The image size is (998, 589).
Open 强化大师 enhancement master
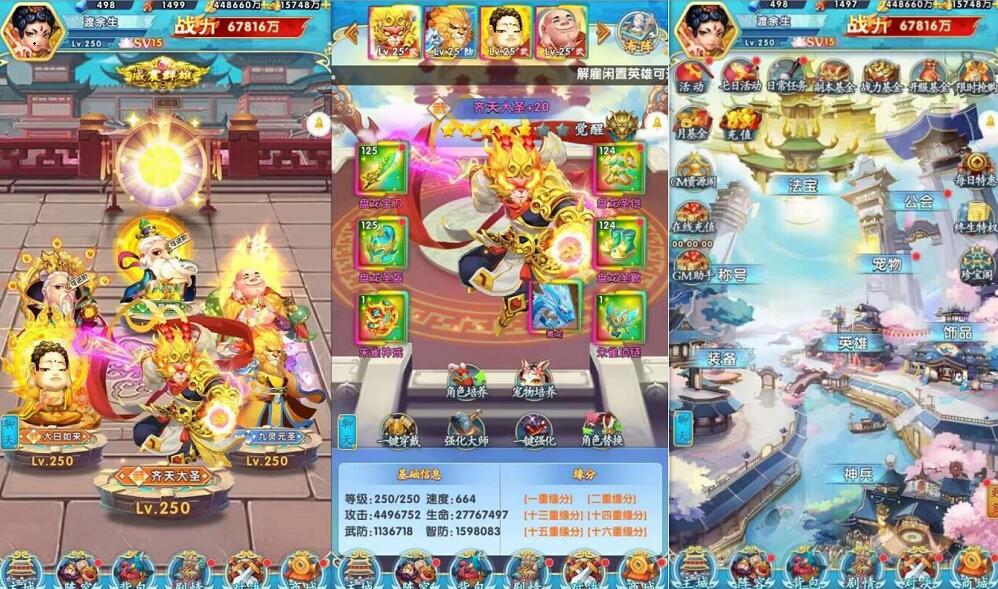point(467,430)
